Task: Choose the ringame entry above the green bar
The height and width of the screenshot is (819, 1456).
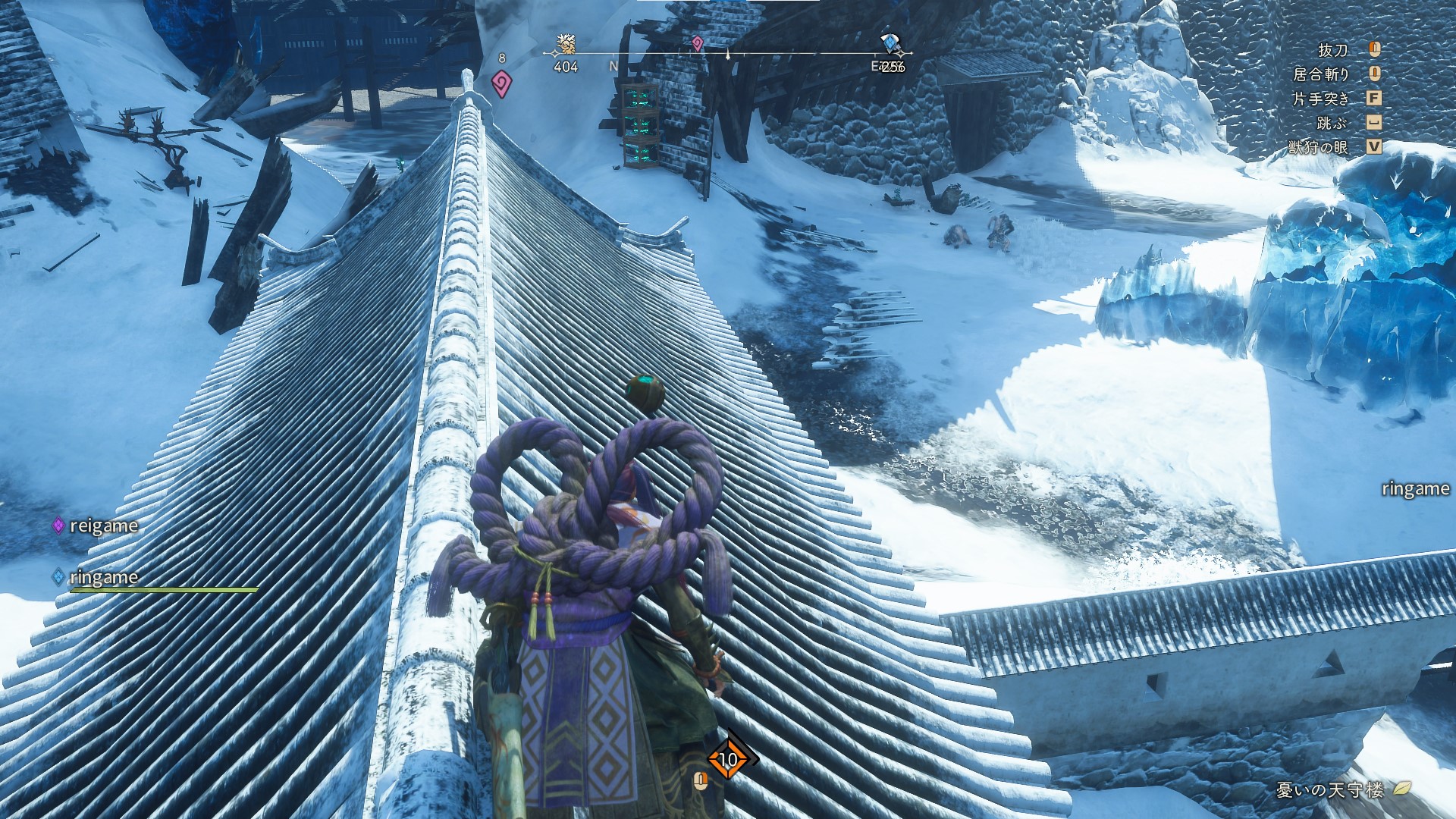Action: tap(103, 577)
